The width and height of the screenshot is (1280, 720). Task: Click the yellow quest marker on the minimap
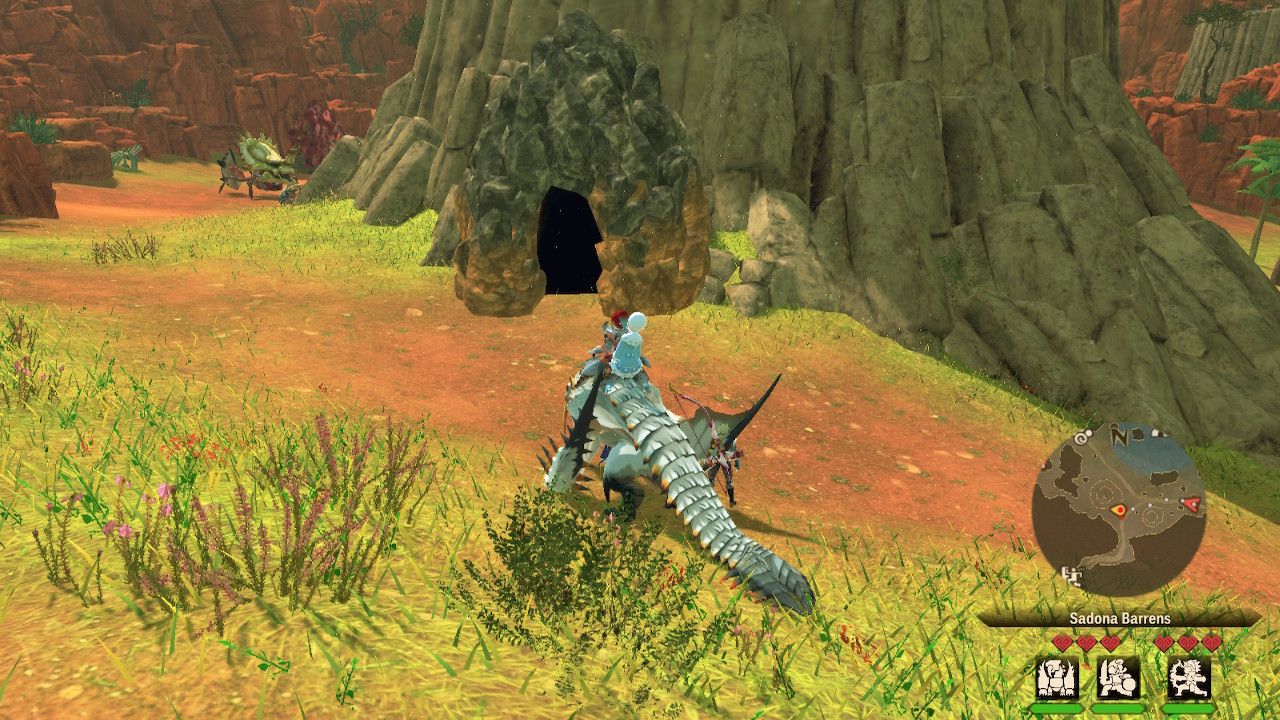[1120, 510]
